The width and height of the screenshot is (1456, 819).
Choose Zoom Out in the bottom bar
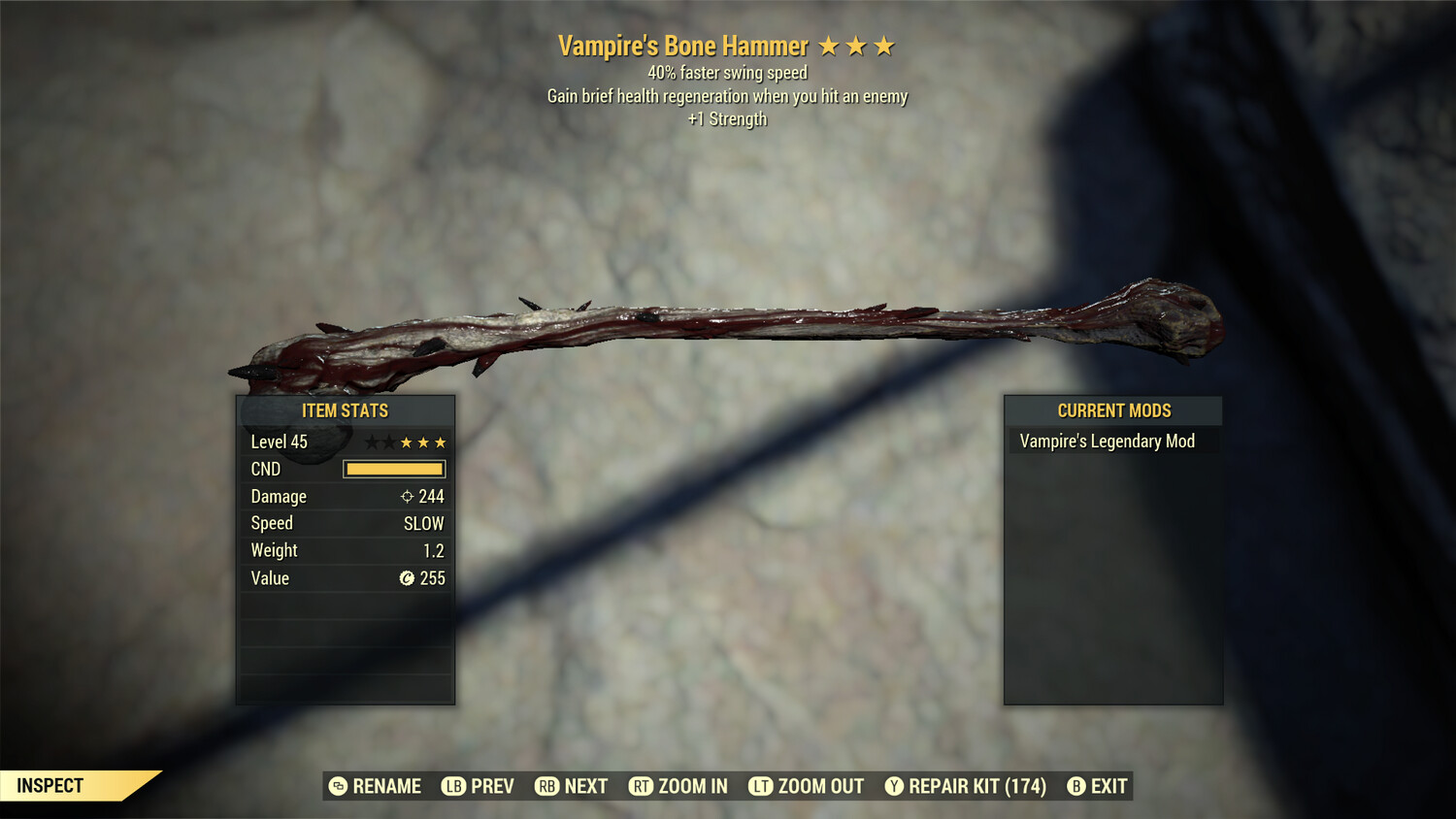pyautogui.click(x=807, y=786)
